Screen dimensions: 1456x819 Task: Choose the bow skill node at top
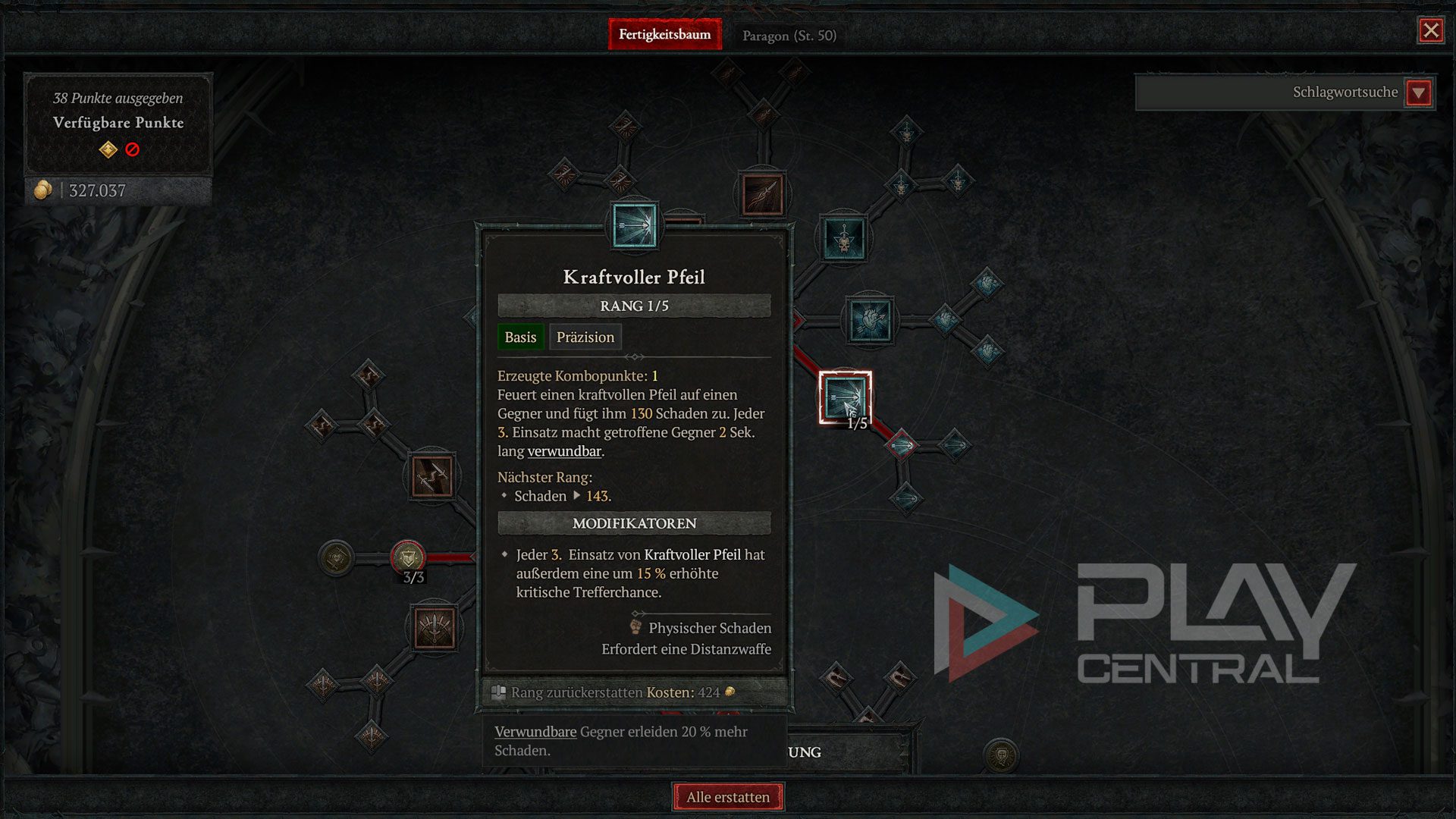(x=762, y=194)
